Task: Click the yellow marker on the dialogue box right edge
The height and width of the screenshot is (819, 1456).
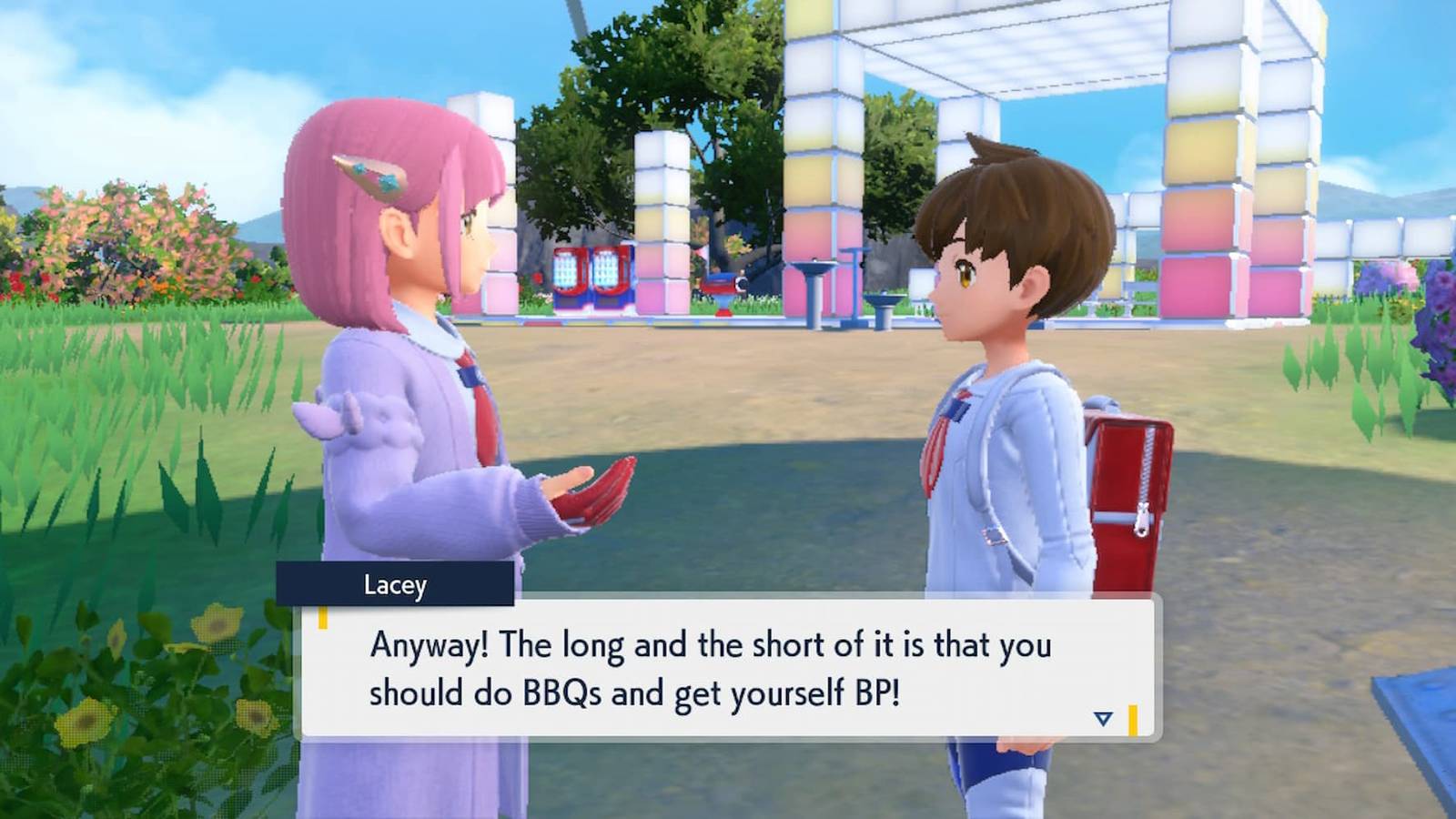Action: 1133,717
